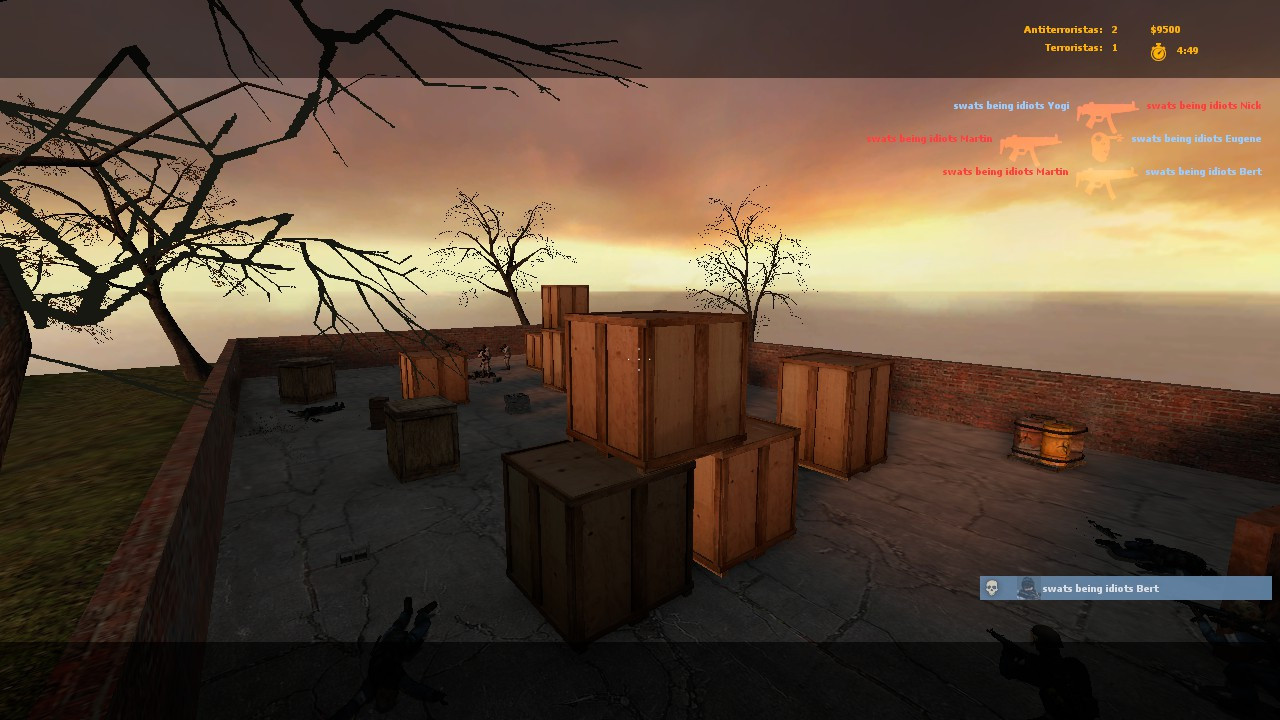The height and width of the screenshot is (720, 1280).
Task: Click the stopwatch timer icon in the HUD
Action: tap(1158, 50)
